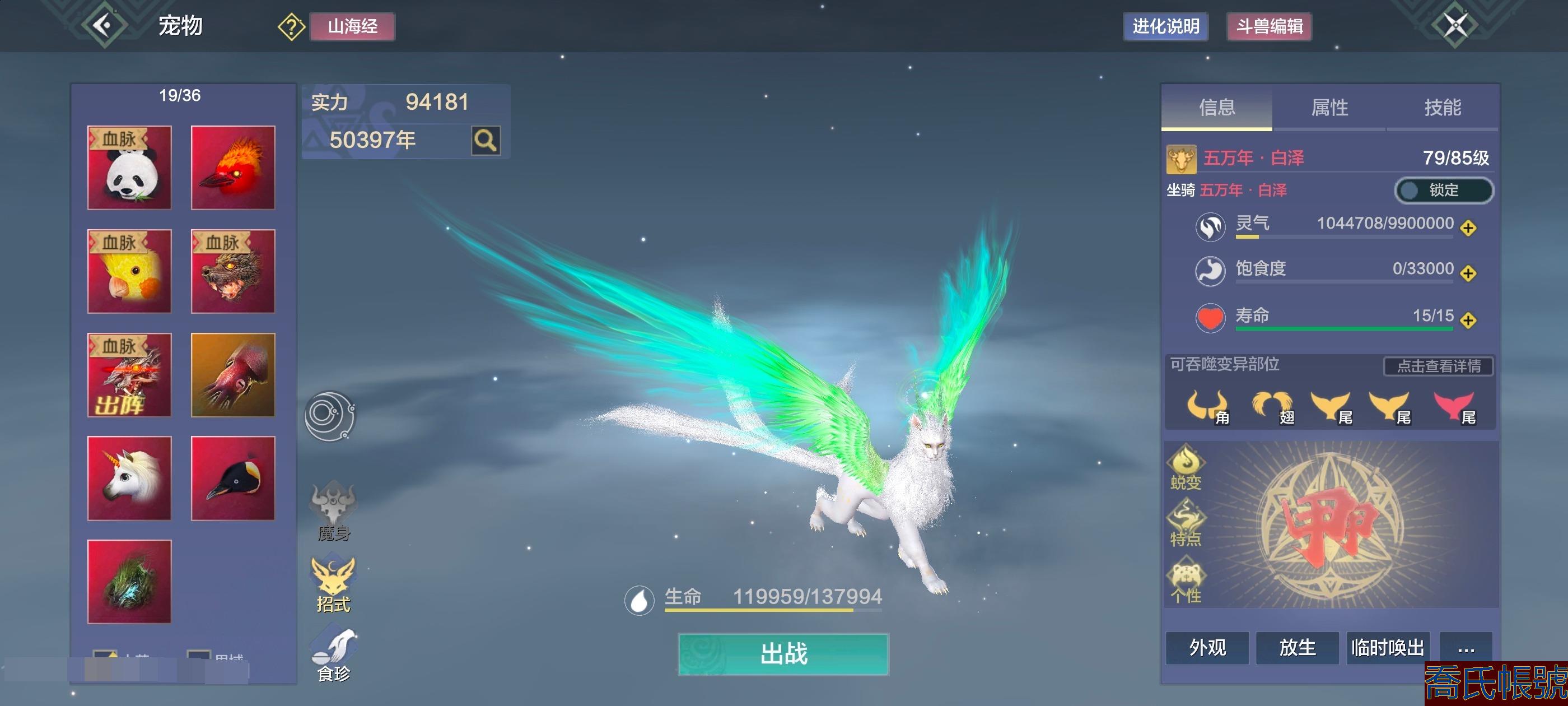The height and width of the screenshot is (706, 1568).
Task: Open the 招式 moves menu
Action: (333, 584)
